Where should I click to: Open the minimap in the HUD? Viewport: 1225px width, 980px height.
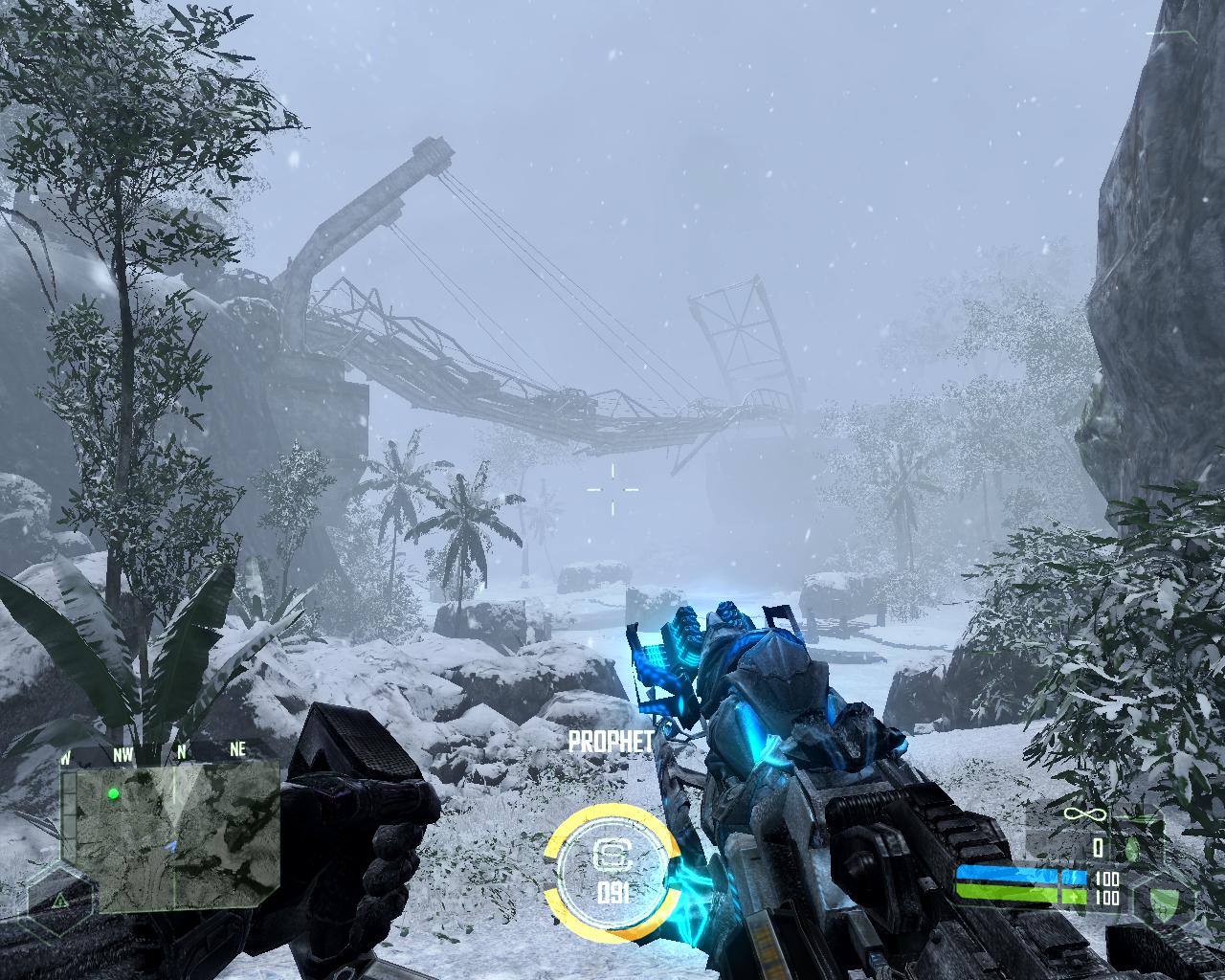point(170,838)
